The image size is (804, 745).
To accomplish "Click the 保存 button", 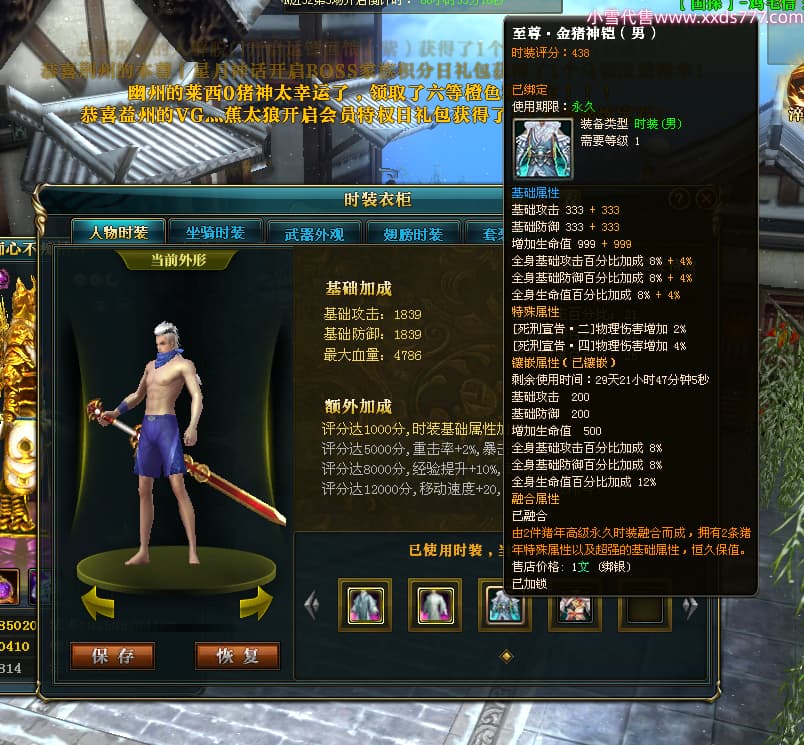I will tap(112, 656).
